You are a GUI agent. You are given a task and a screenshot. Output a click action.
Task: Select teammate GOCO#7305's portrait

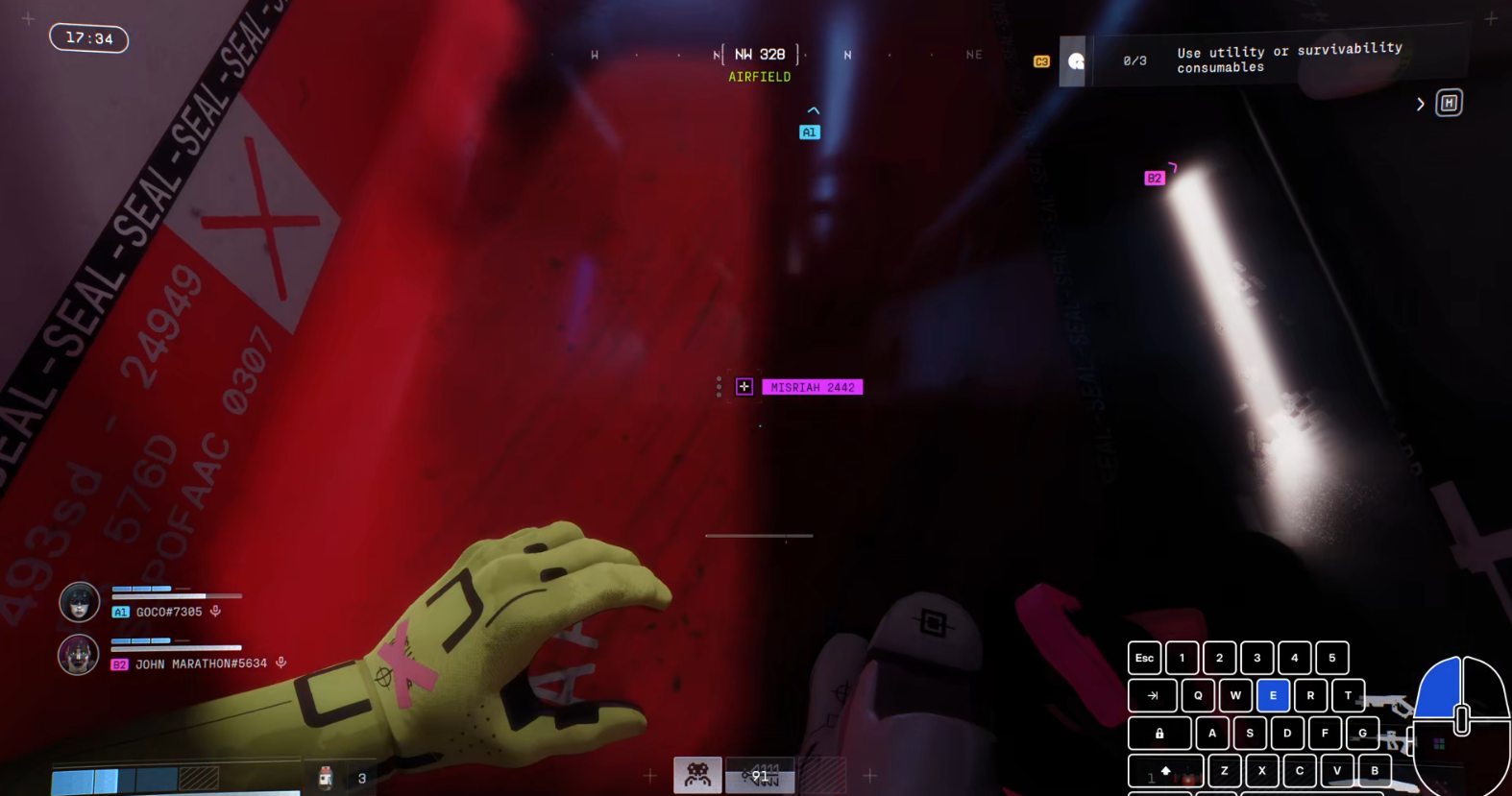(79, 602)
